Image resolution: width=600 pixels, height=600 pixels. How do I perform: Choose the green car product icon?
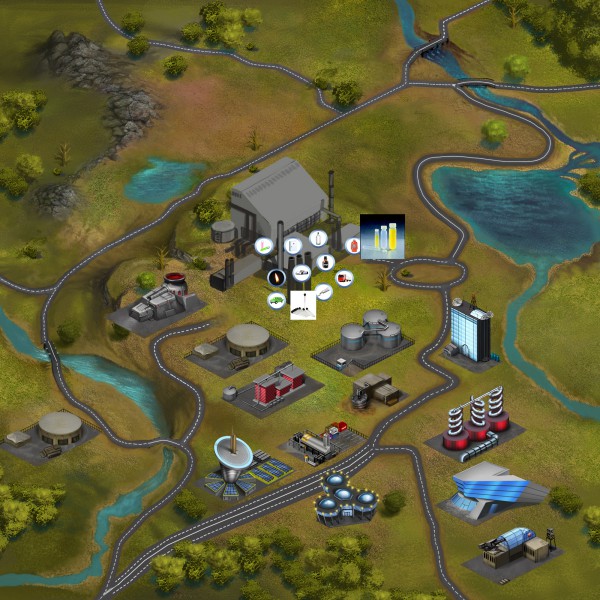275,299
